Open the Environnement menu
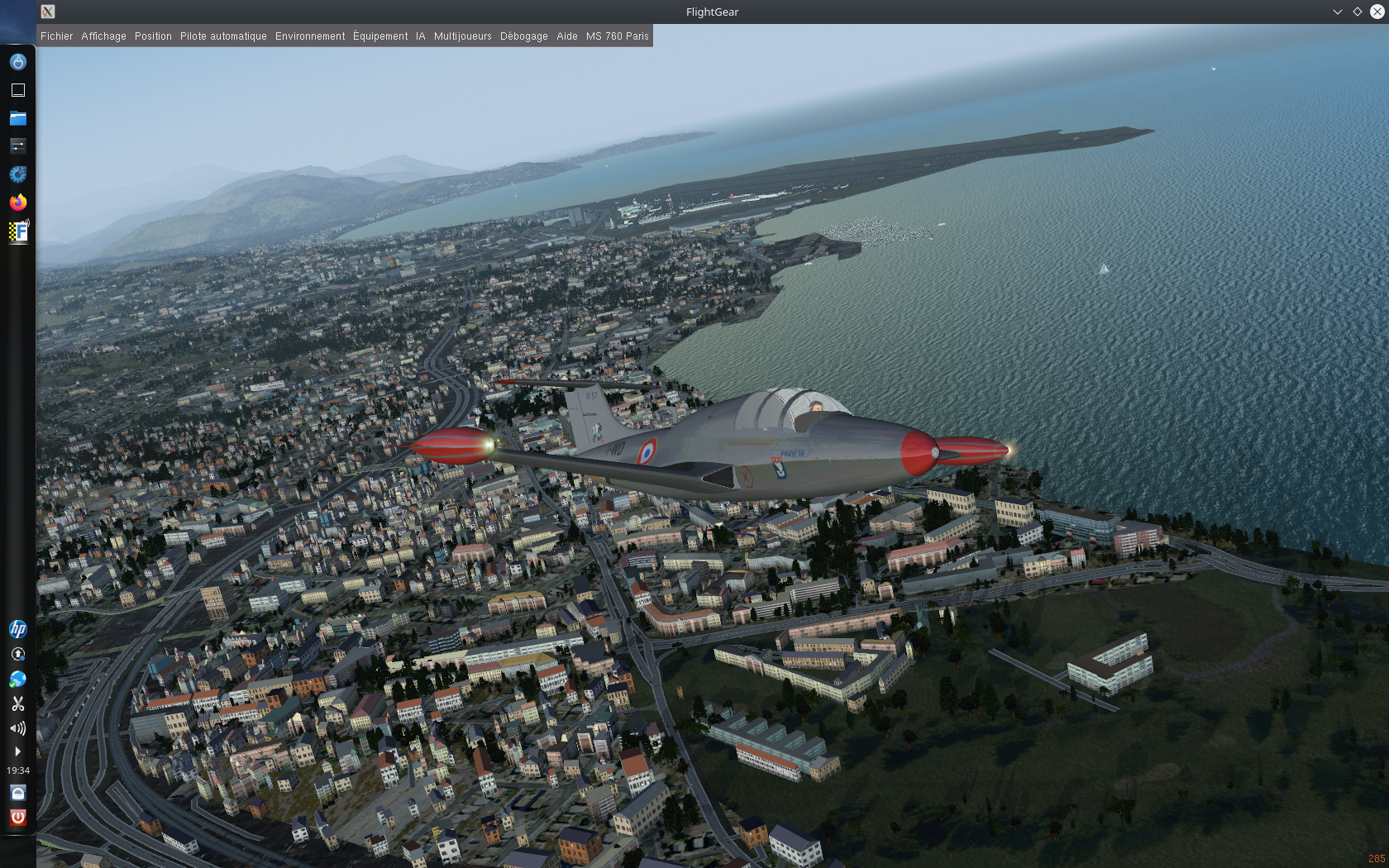 coord(310,36)
